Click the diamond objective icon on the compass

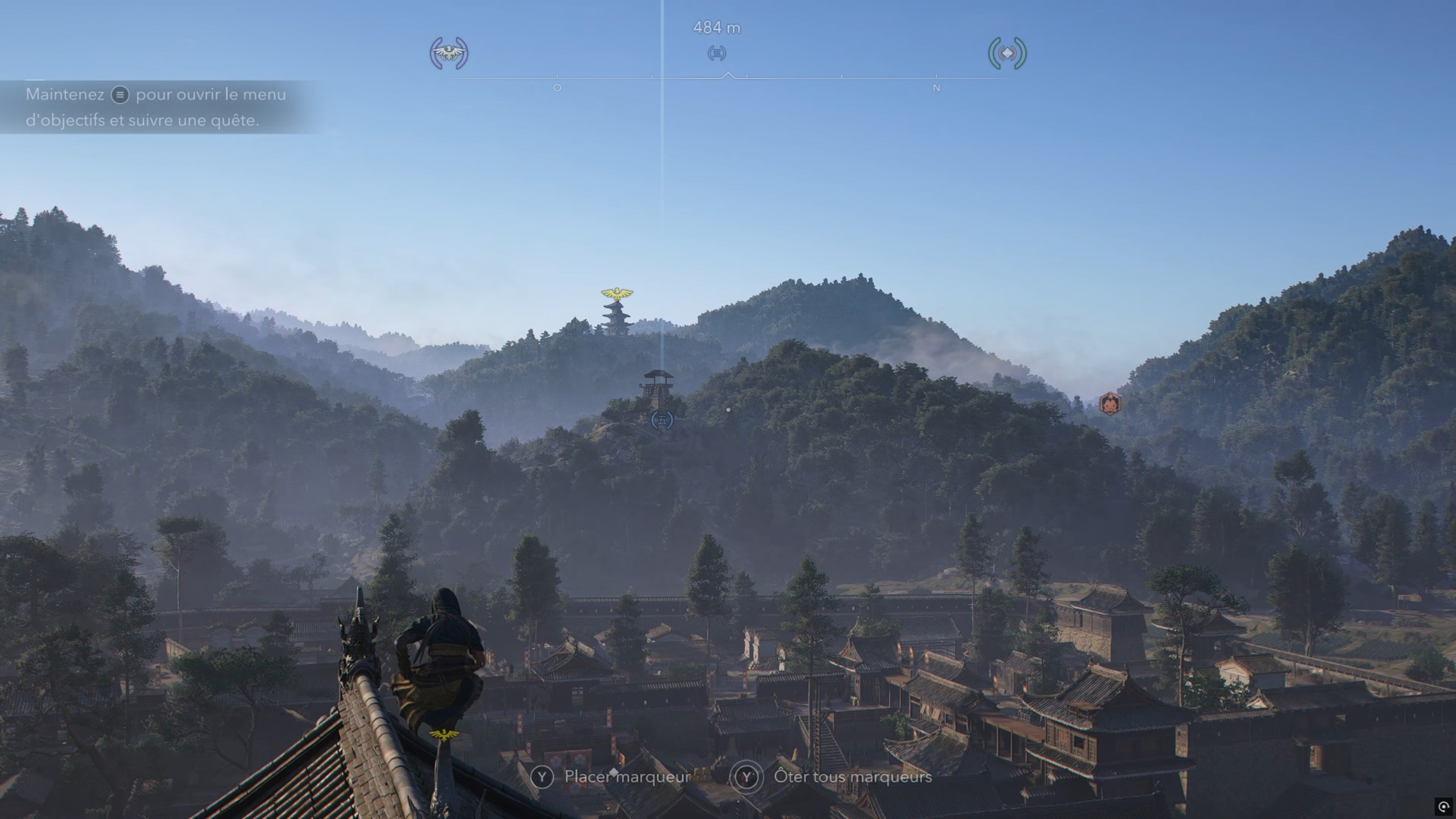pyautogui.click(x=1007, y=53)
